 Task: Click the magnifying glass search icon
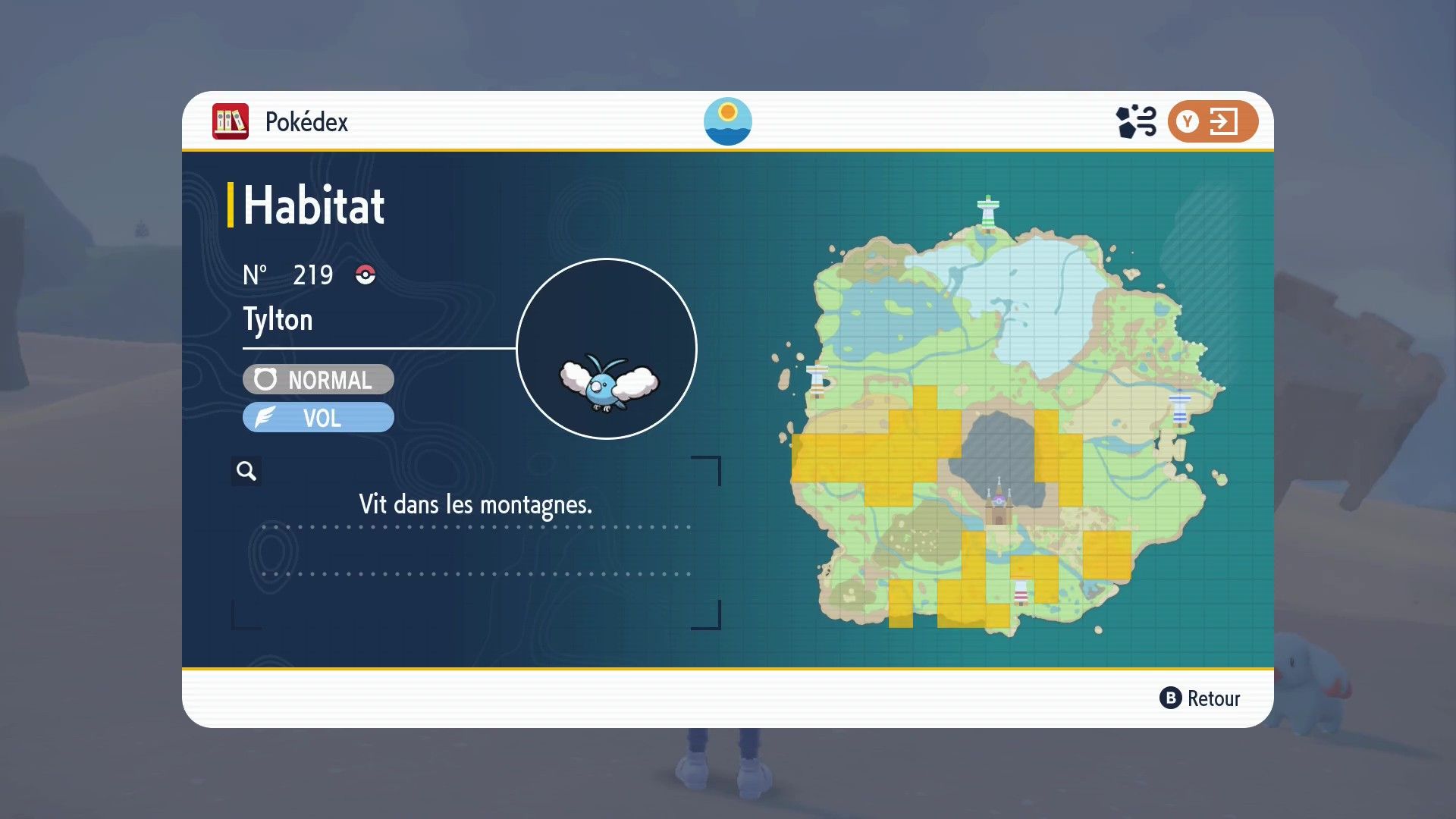point(245,471)
